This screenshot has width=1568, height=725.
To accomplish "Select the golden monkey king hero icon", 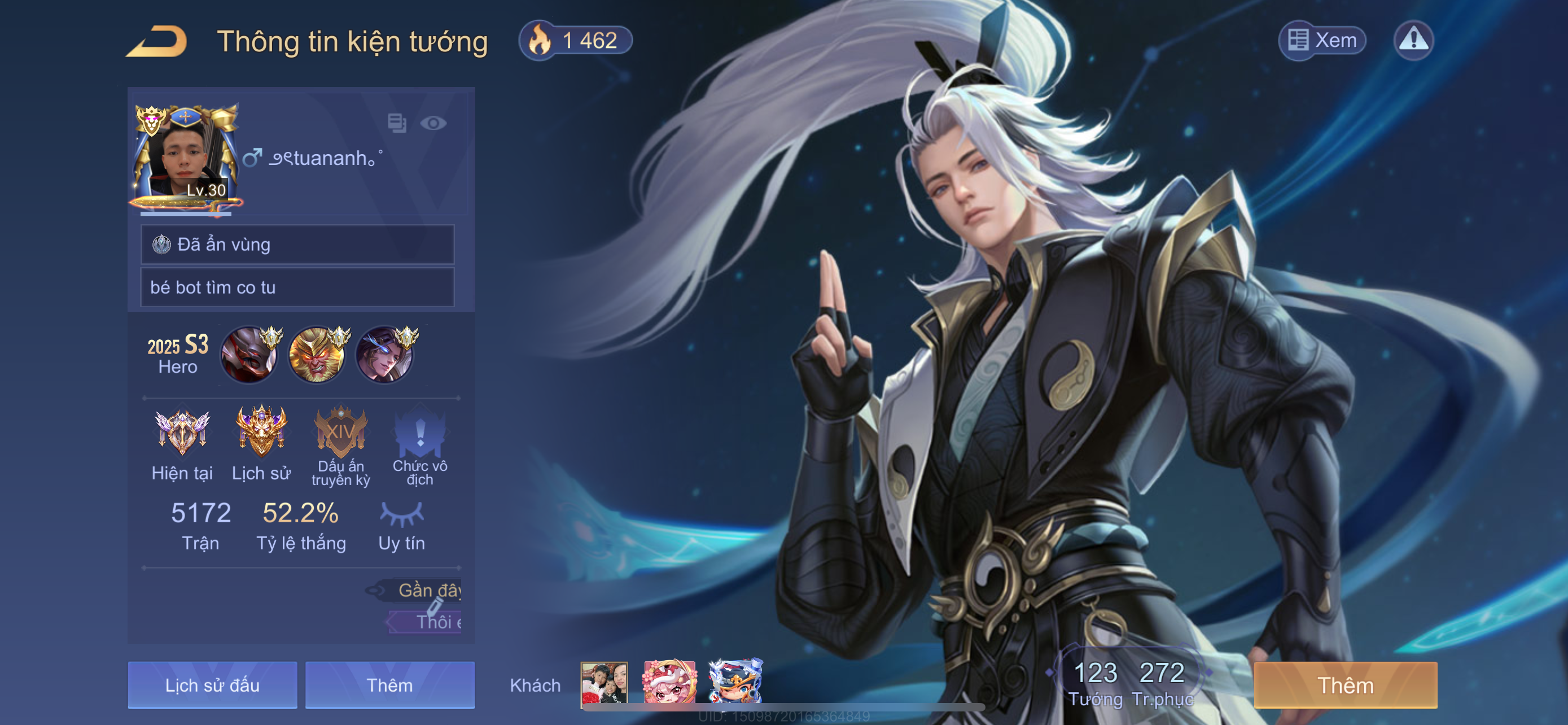I will [317, 355].
